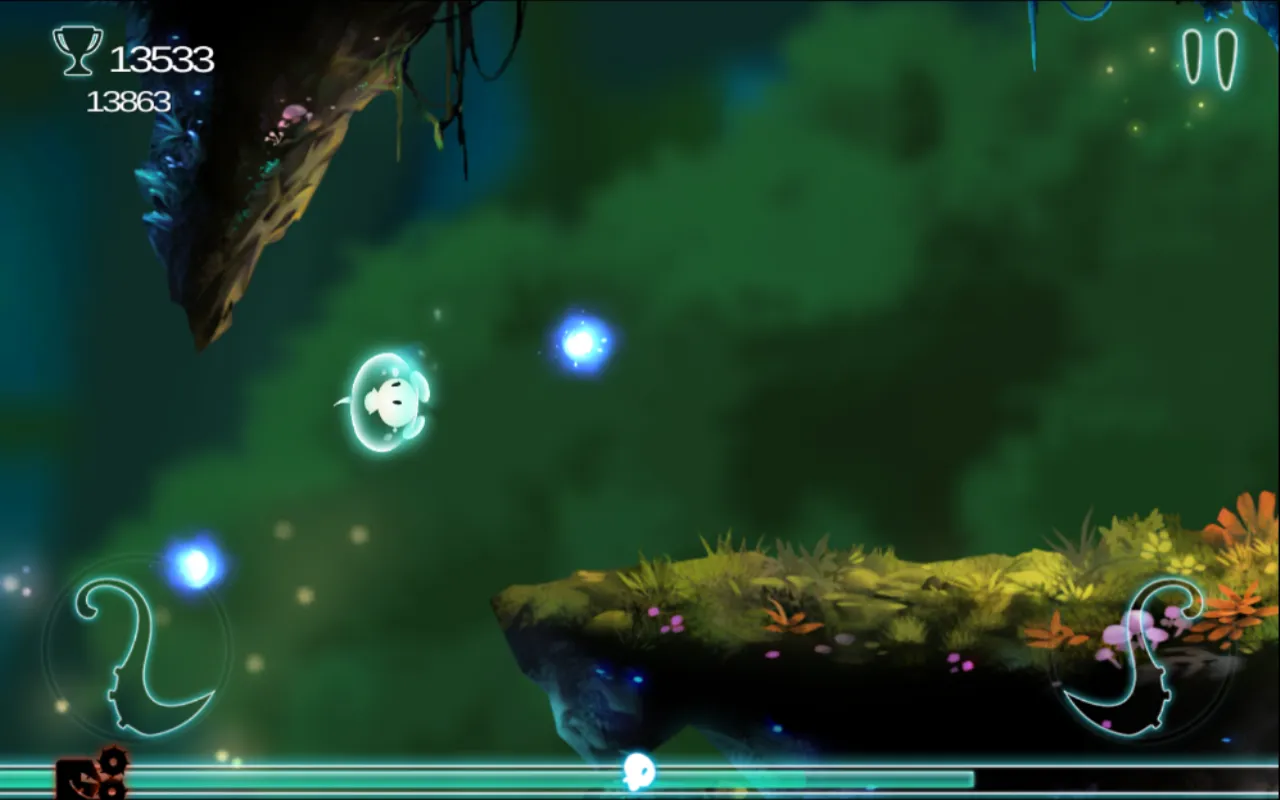
Task: Click the blue orb above the left swipe control
Action: [x=195, y=563]
